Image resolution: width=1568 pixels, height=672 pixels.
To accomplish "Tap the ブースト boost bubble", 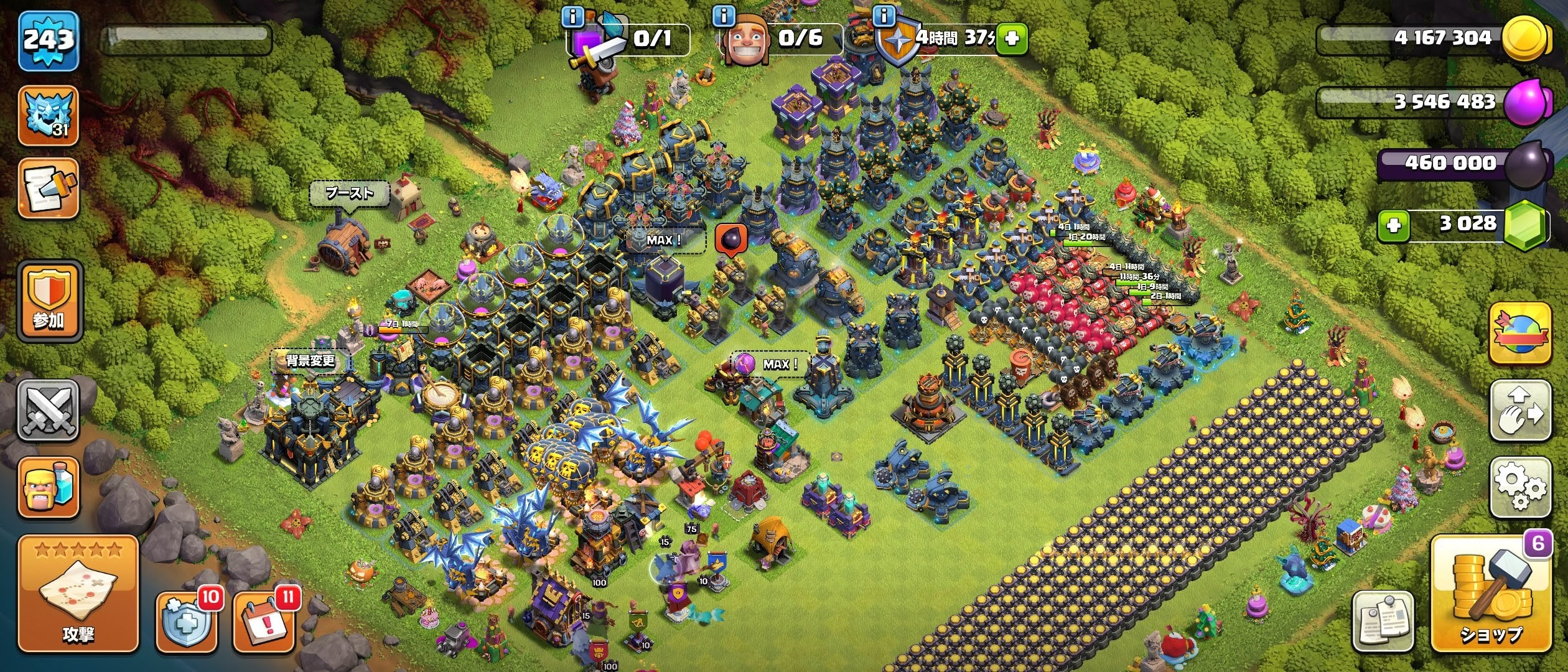I will tap(350, 194).
